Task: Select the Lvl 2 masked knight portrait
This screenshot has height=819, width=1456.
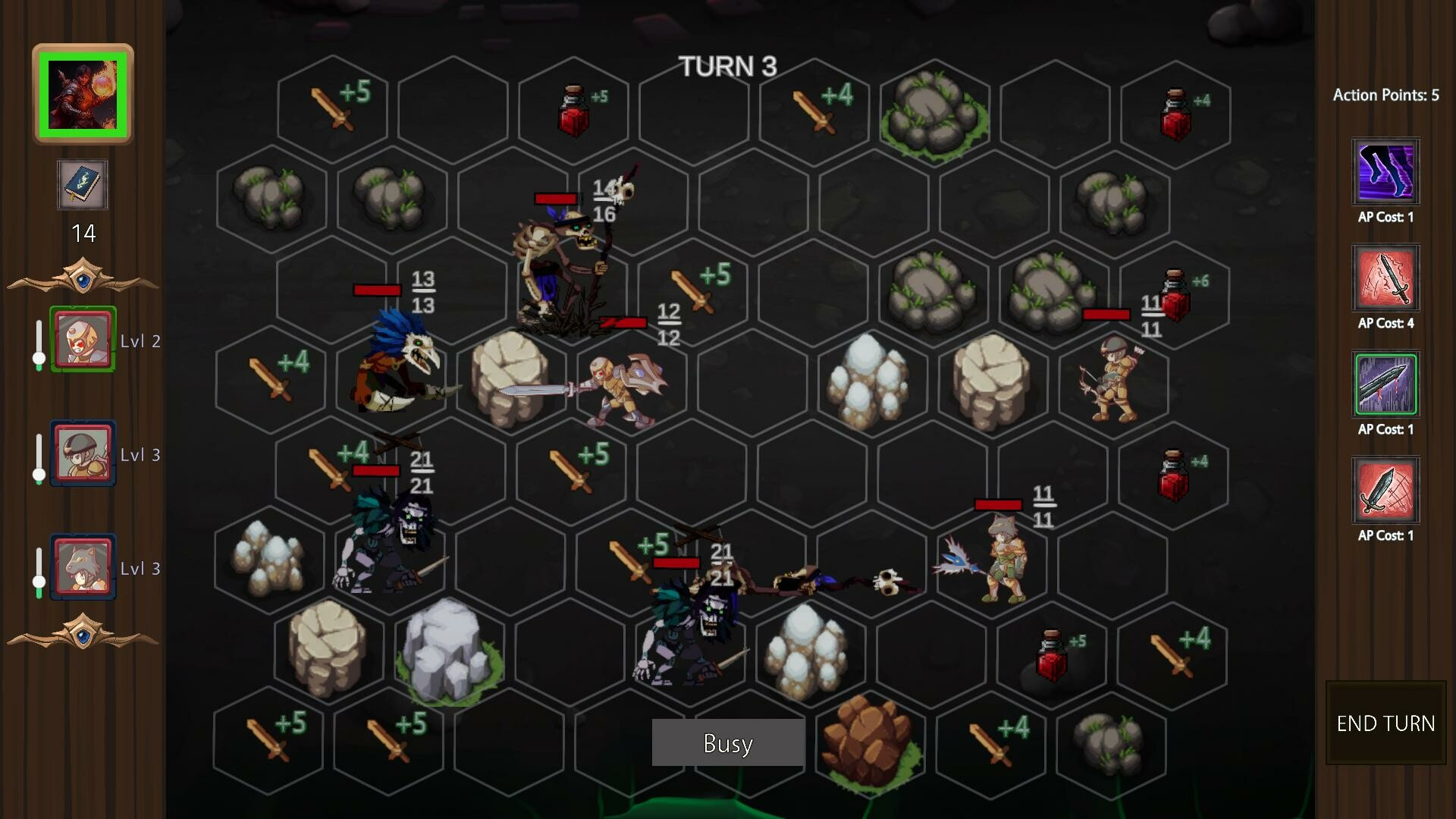Action: click(83, 339)
